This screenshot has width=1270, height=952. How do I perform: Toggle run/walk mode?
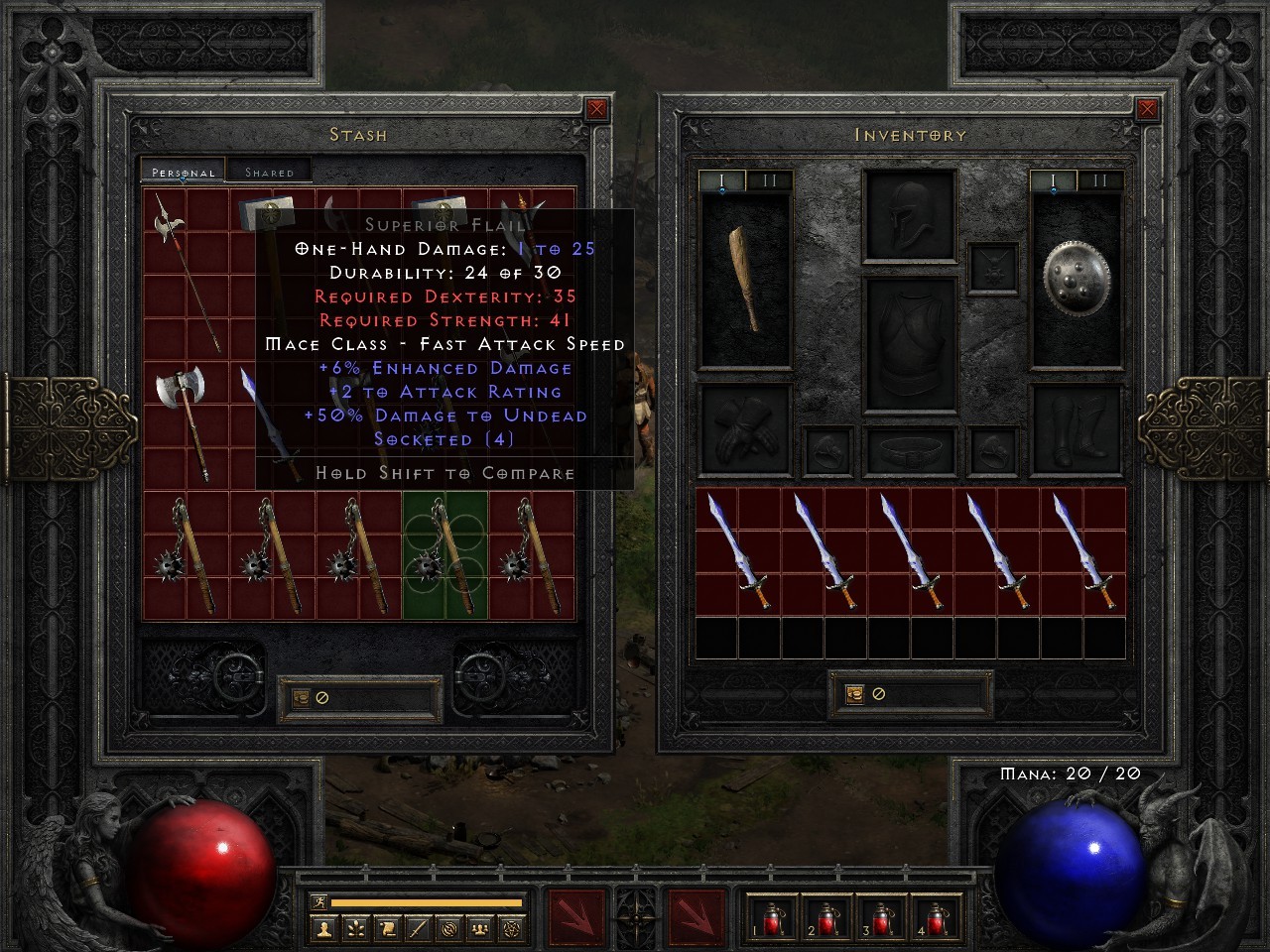(319, 901)
